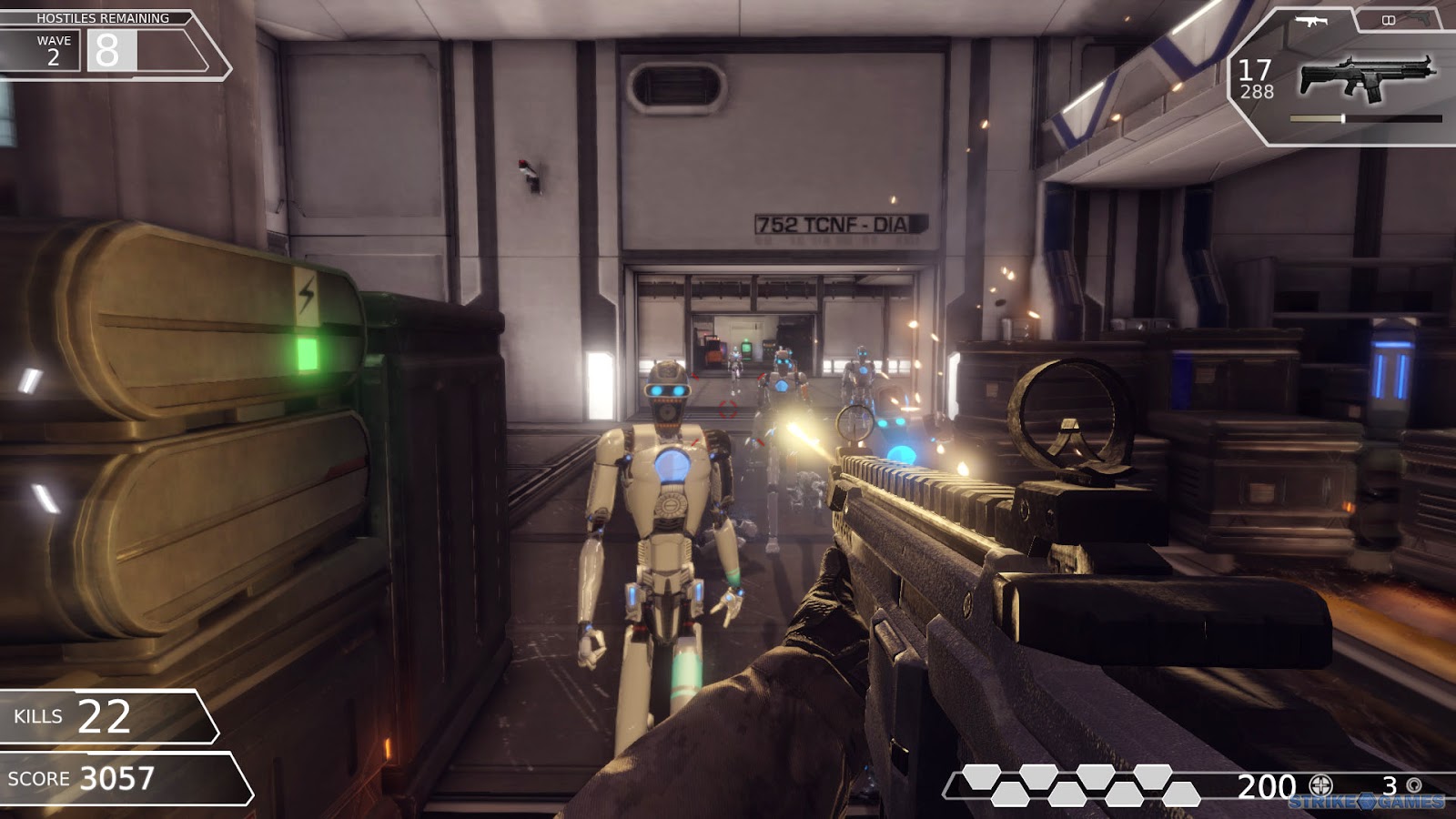The image size is (1456, 819).
Task: Click the StrikeGames hexagon logo
Action: pos(1367,803)
